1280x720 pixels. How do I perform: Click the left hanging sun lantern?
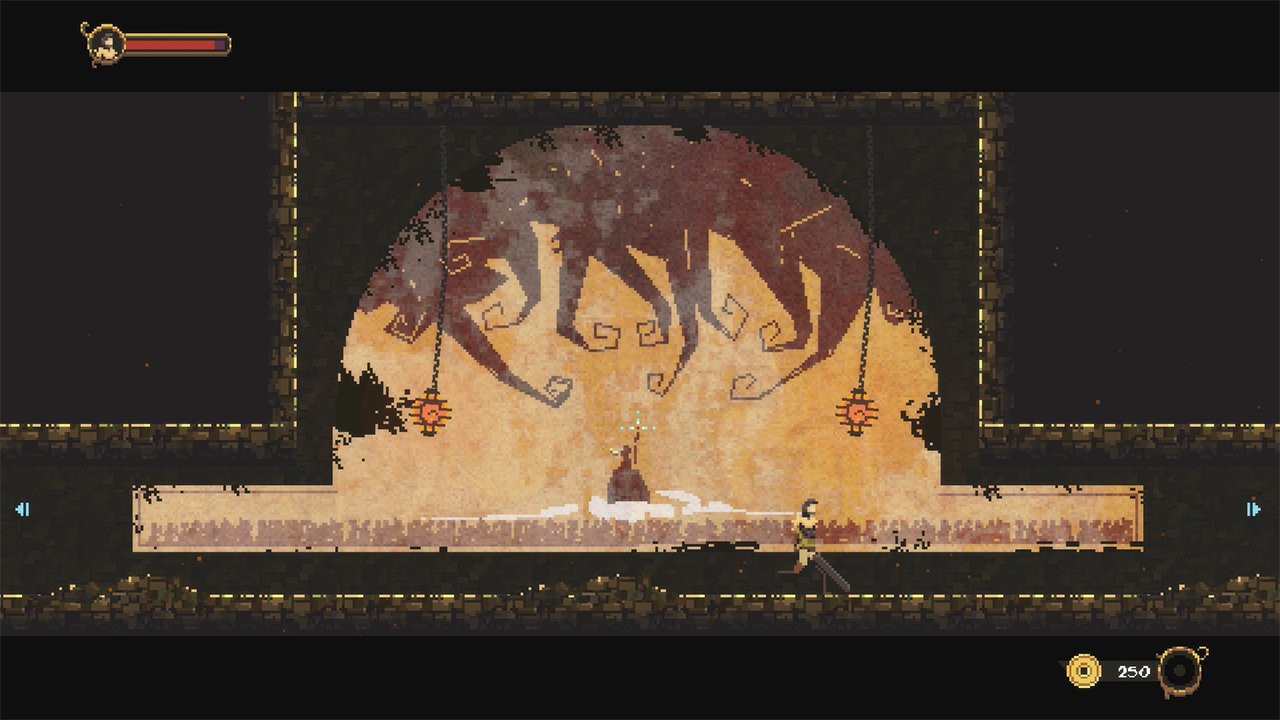pos(432,414)
